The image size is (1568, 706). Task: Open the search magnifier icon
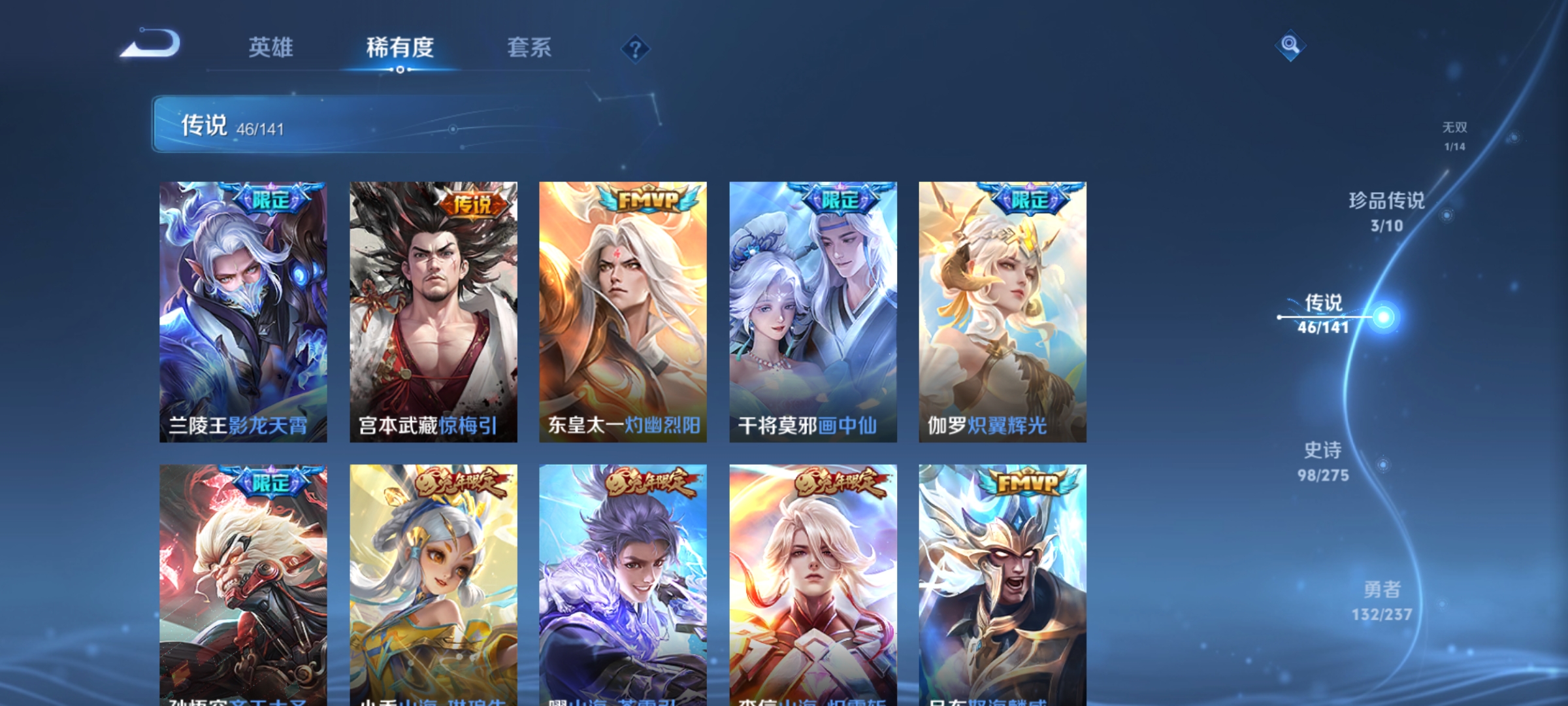[x=1290, y=46]
